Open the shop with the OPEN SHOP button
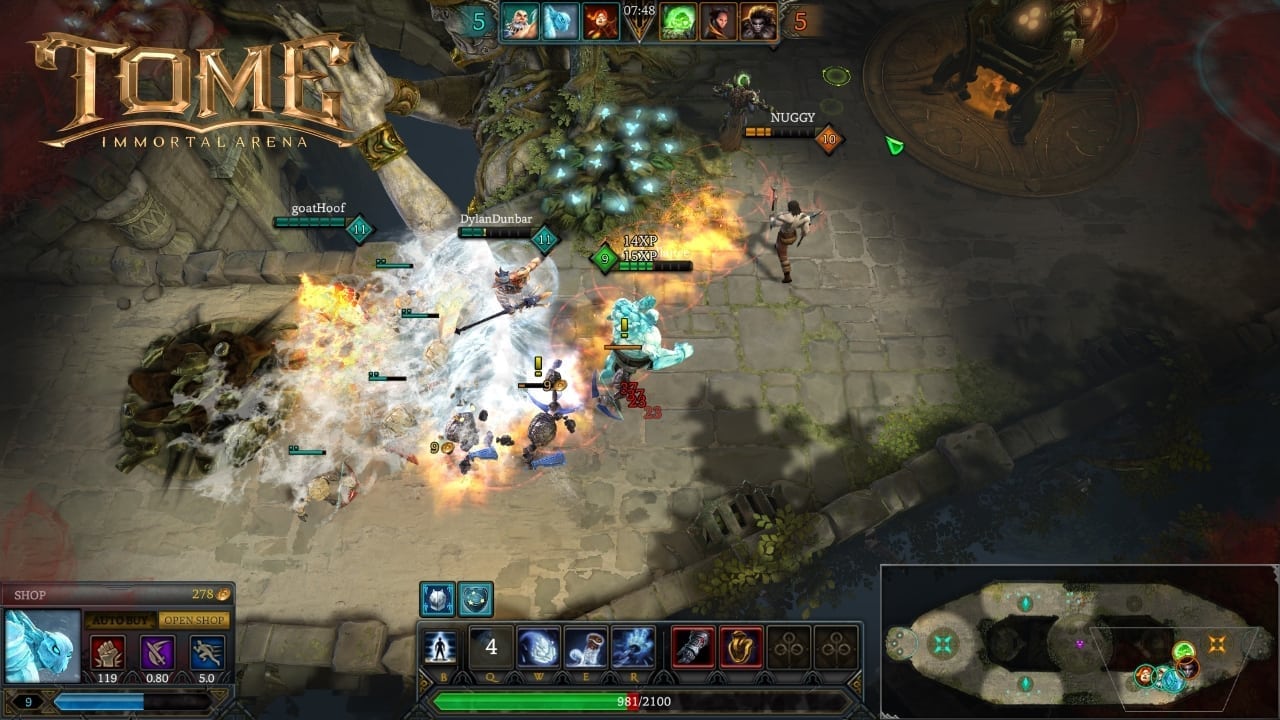1280x720 pixels. click(194, 621)
